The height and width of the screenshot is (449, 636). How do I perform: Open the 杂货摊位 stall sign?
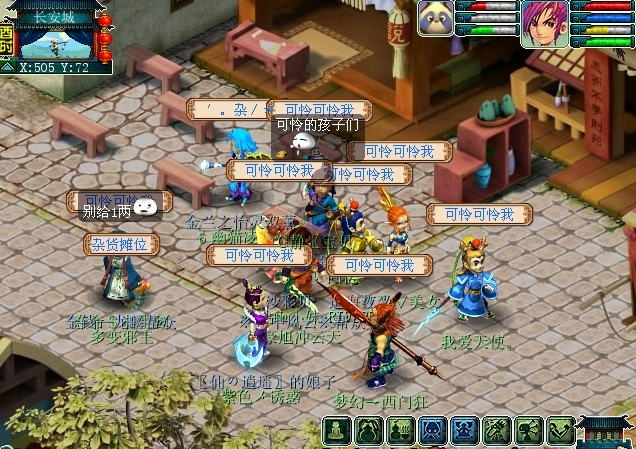[121, 244]
